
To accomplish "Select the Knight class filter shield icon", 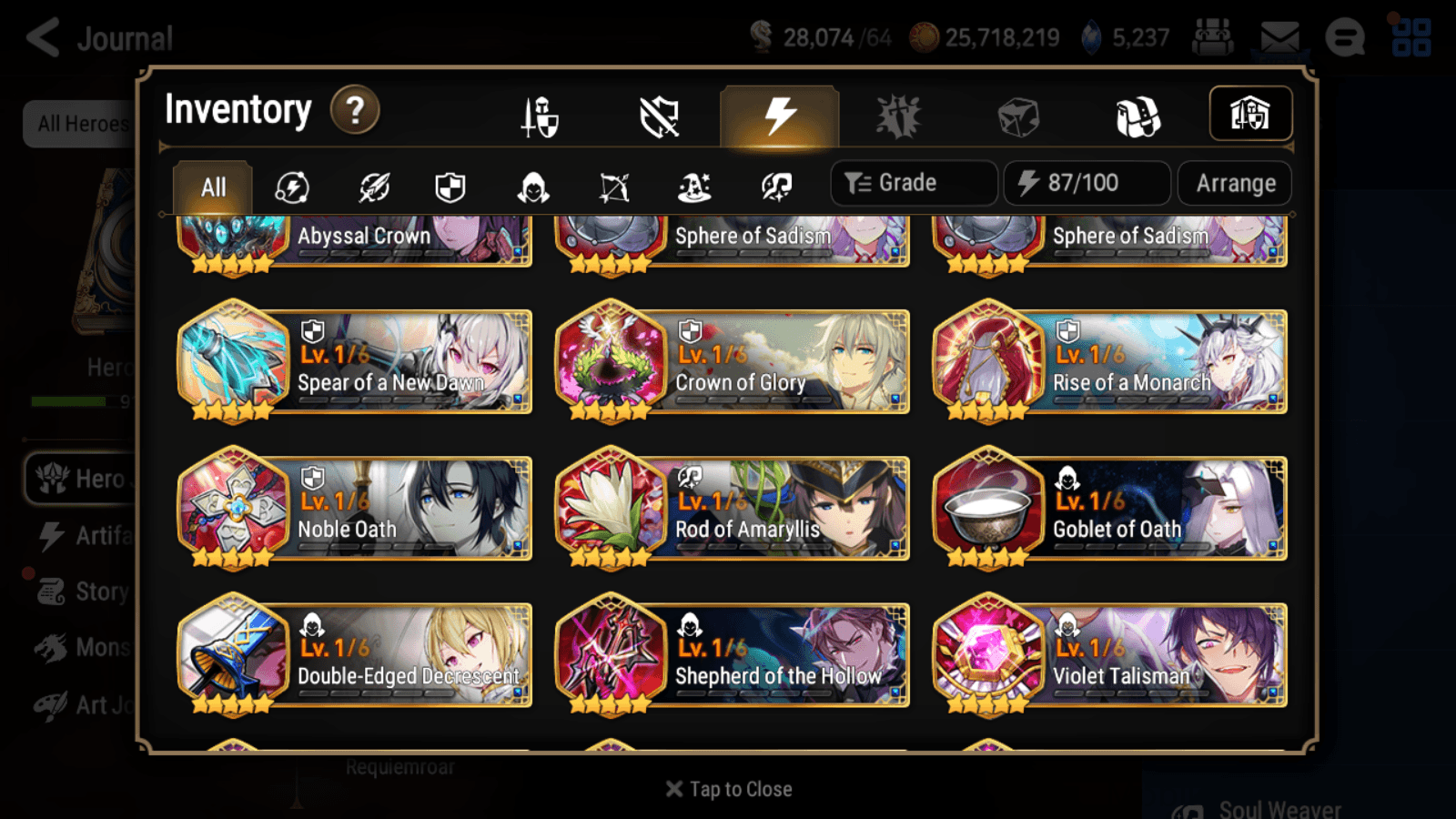I will [450, 187].
